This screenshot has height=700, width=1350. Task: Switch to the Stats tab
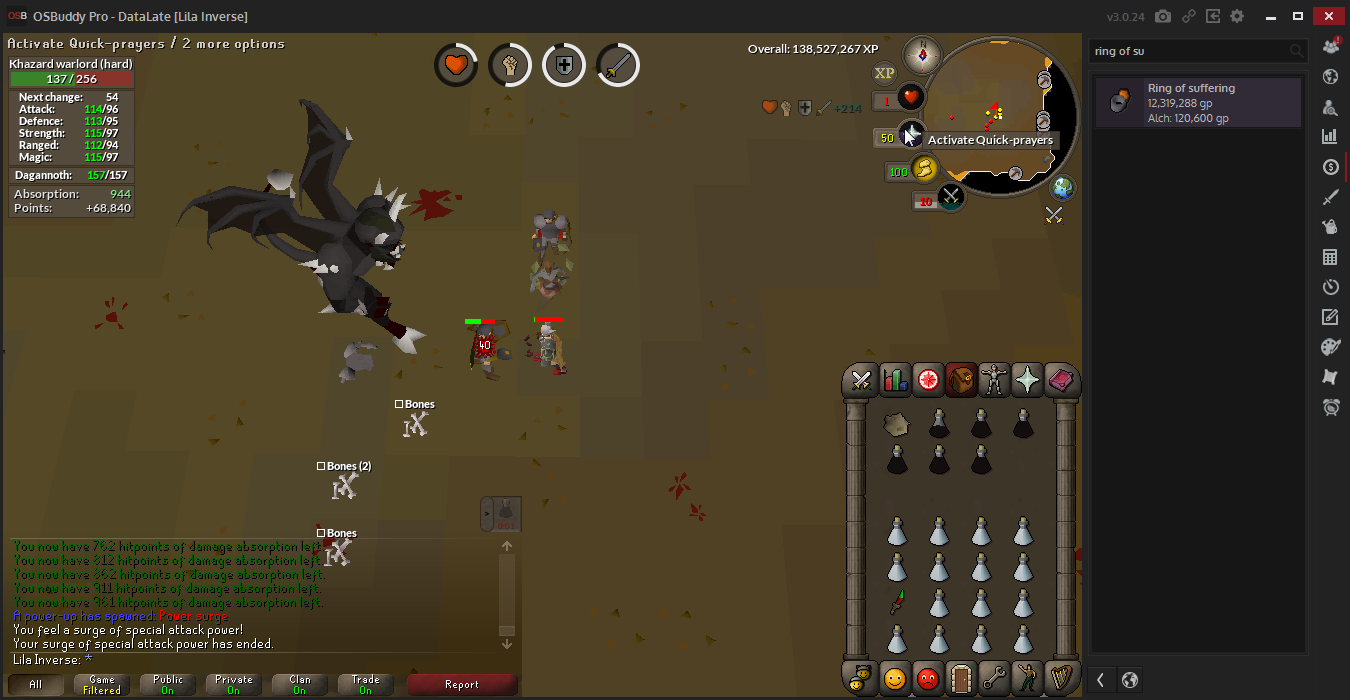pyautogui.click(x=894, y=381)
